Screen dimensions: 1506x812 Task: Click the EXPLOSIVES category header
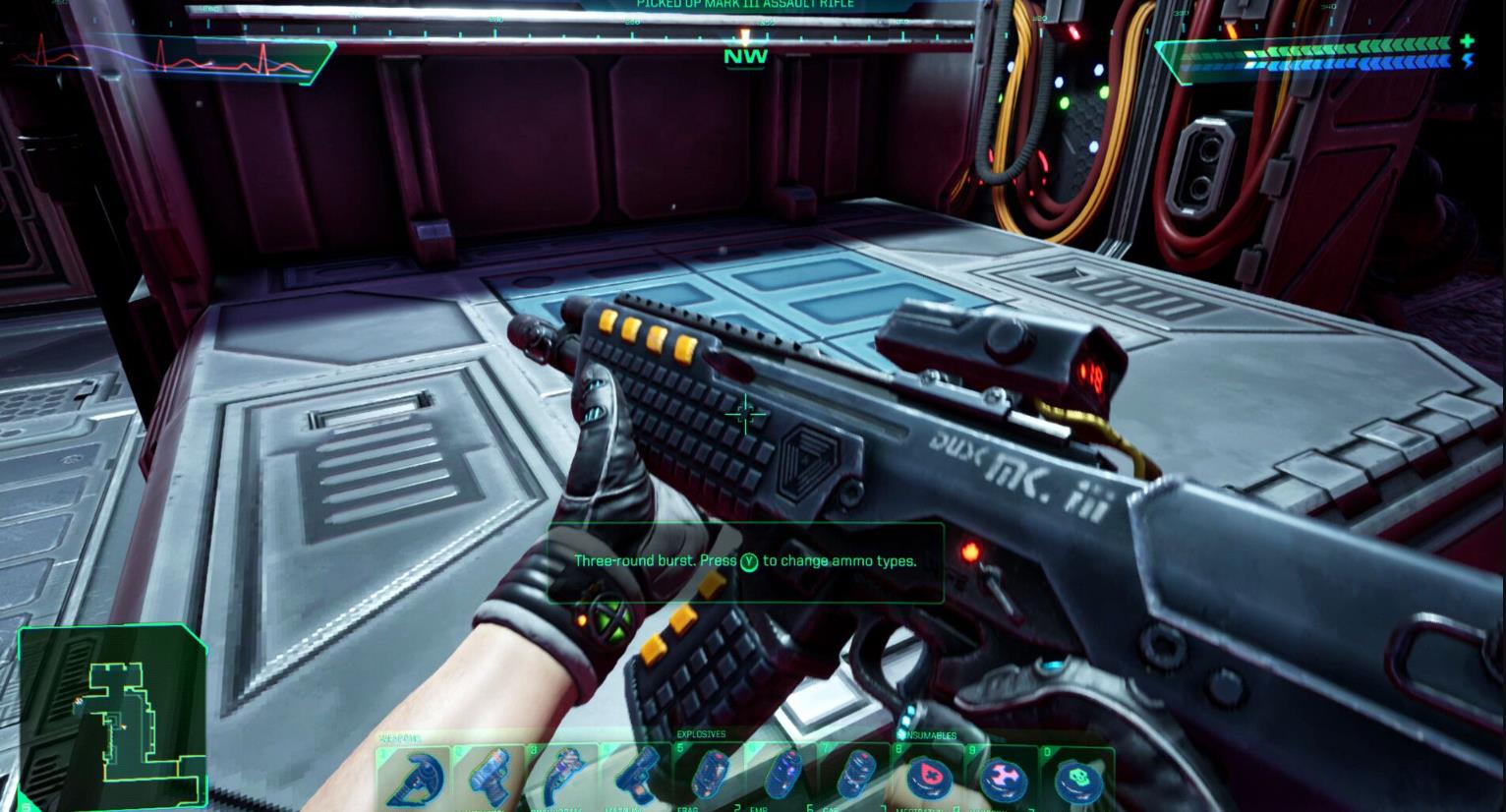(701, 734)
